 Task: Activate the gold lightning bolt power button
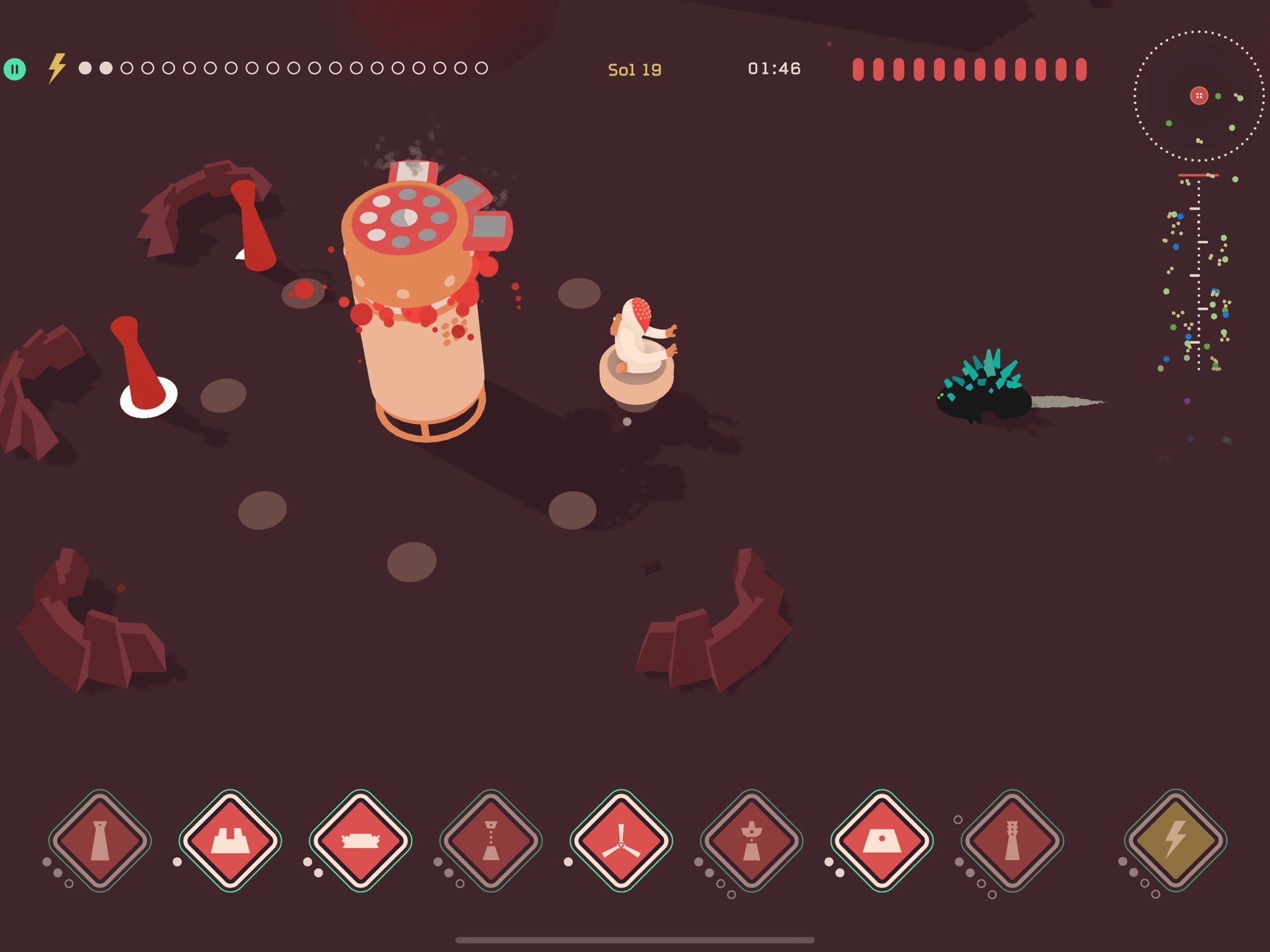point(1175,841)
